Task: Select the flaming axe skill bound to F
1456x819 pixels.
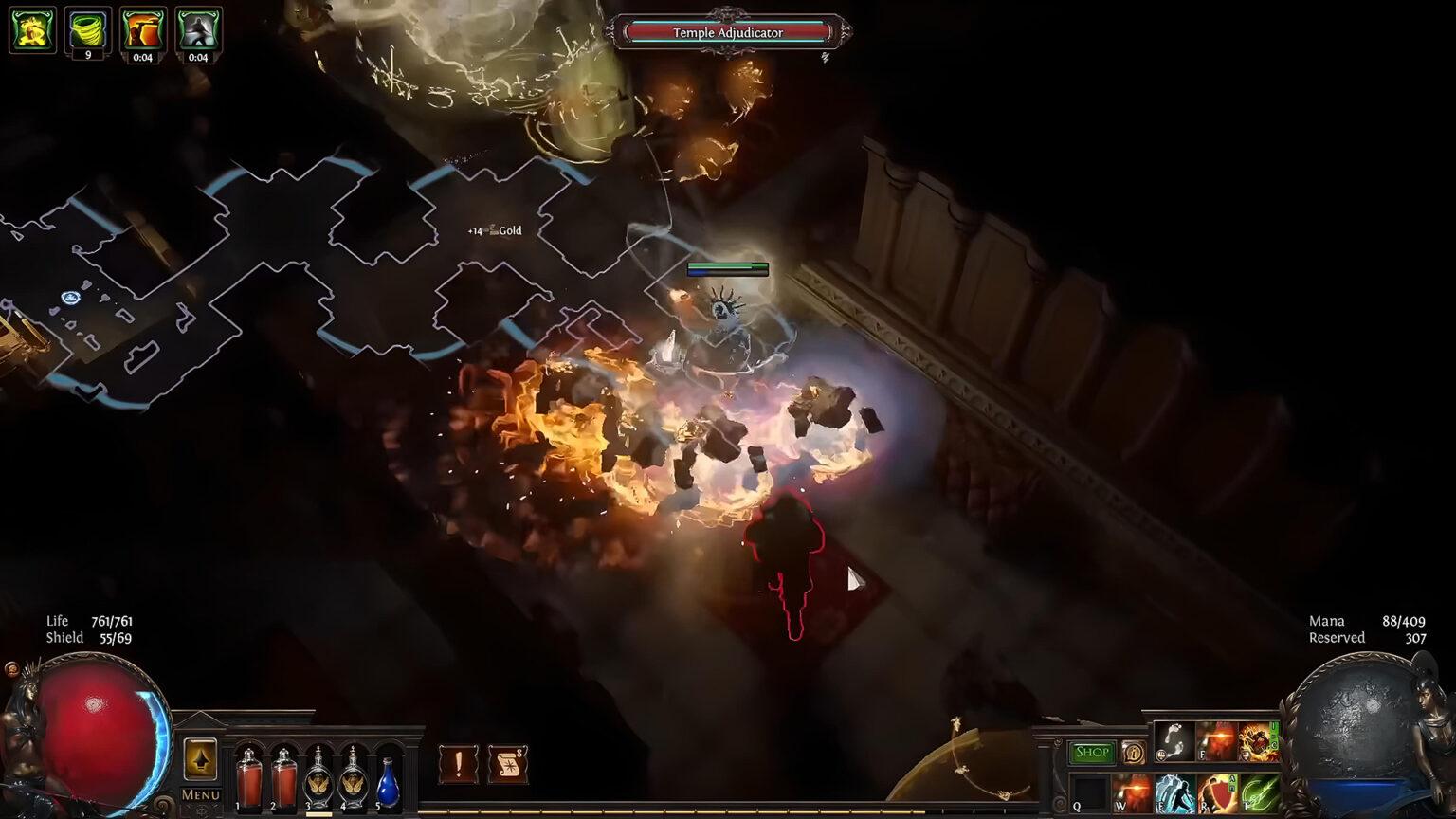Action: pyautogui.click(x=1216, y=741)
